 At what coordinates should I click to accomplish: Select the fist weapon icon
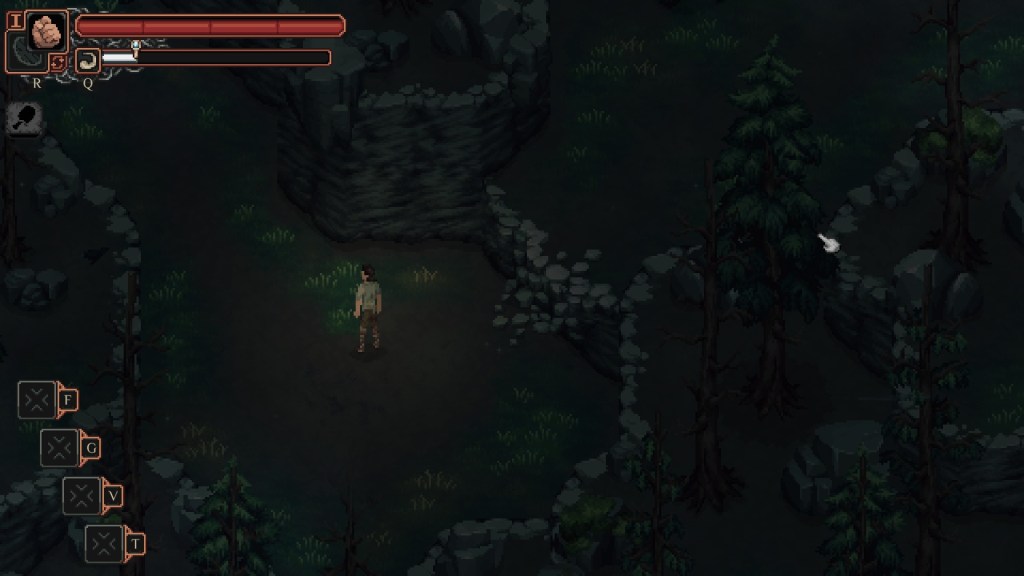click(46, 30)
